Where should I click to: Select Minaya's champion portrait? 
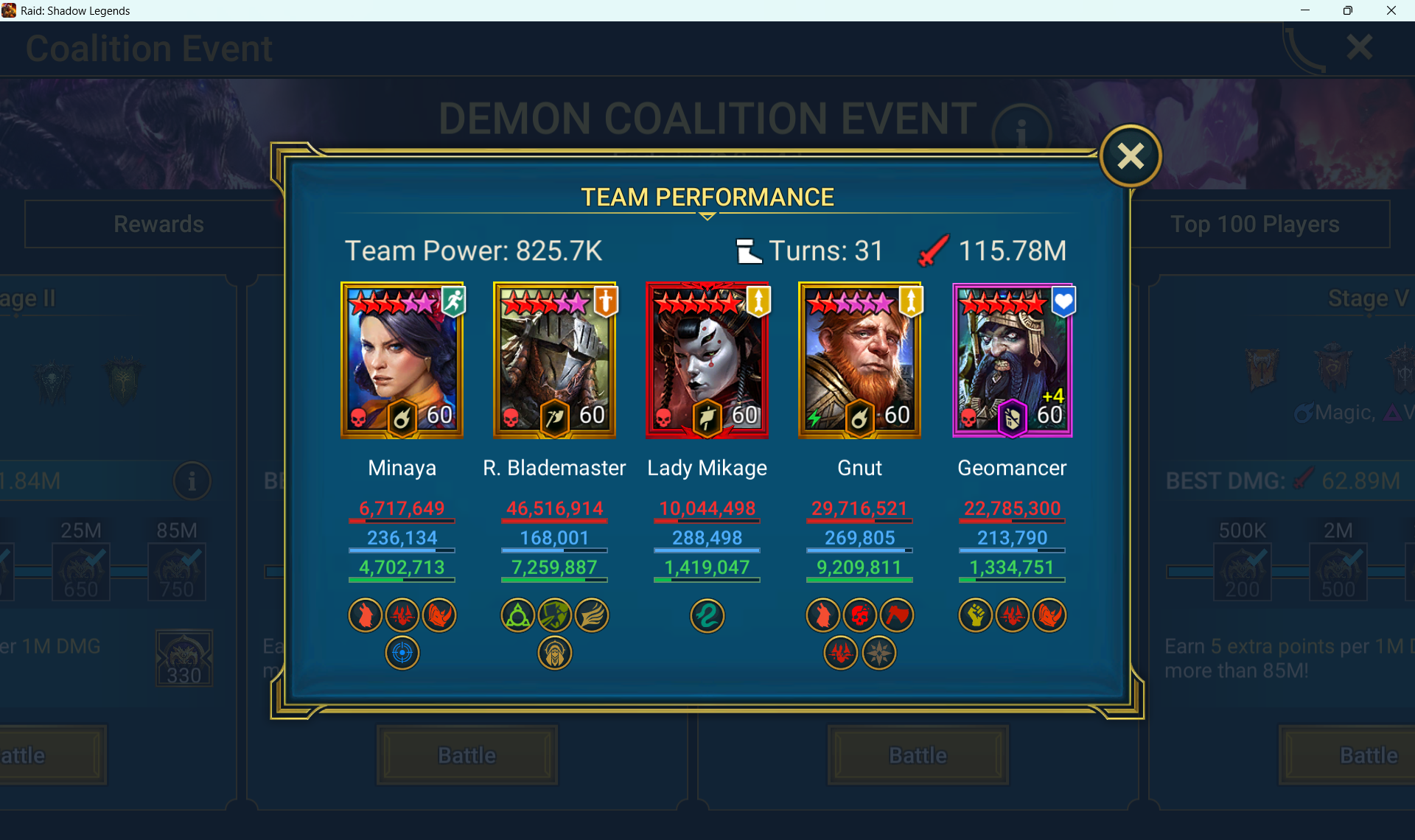tap(402, 360)
